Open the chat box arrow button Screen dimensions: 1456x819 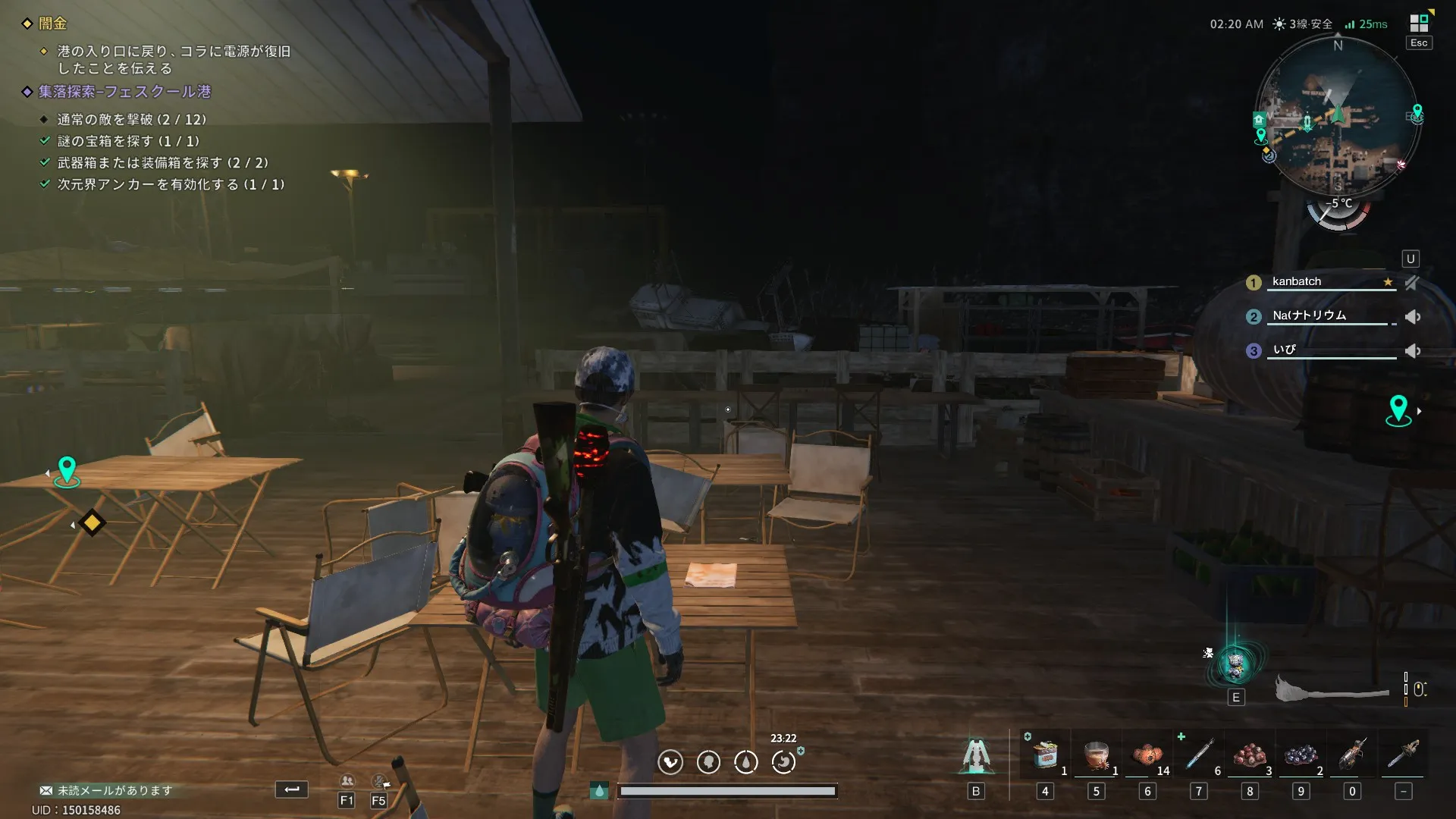tap(291, 789)
